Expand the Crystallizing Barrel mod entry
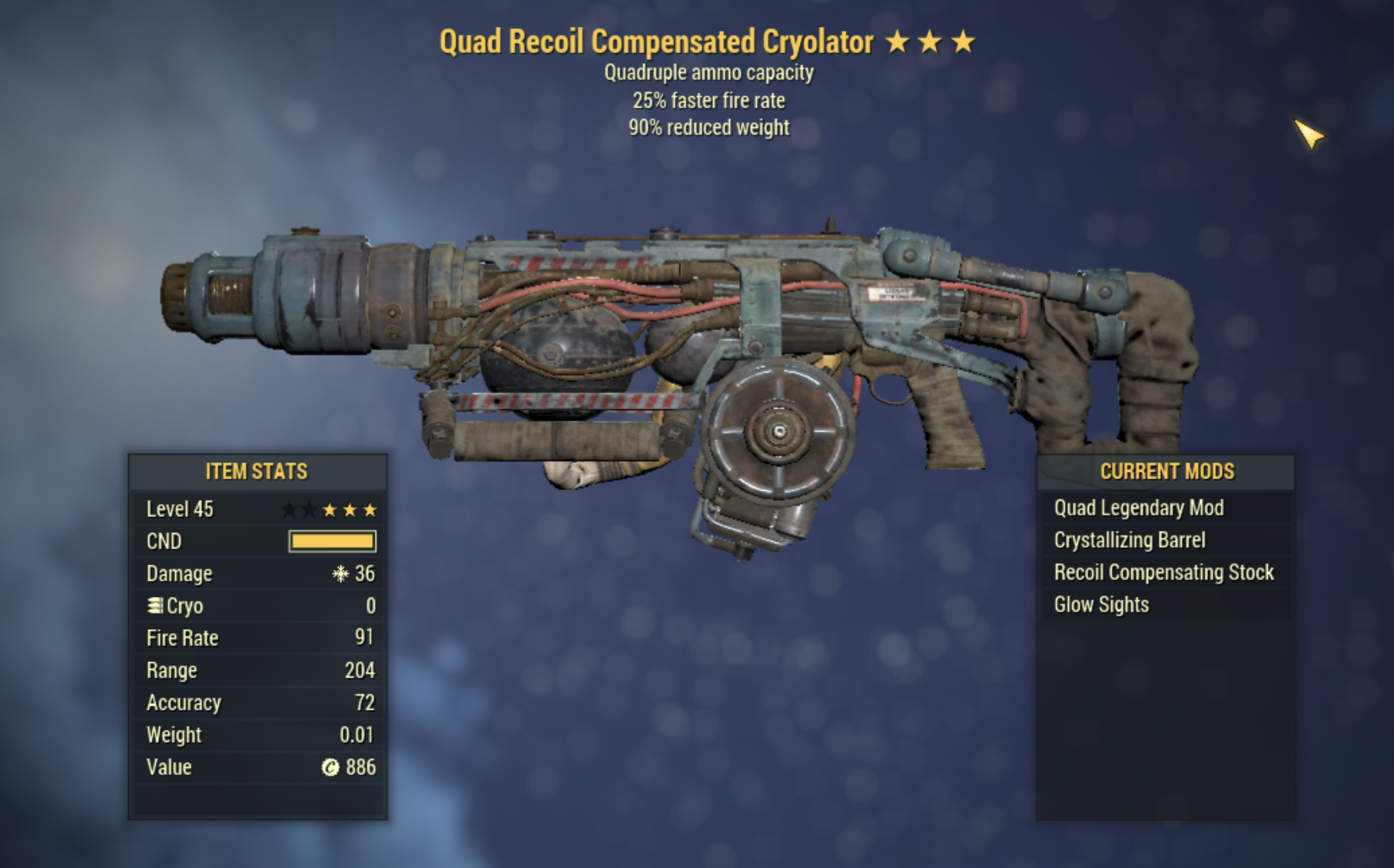Image resolution: width=1394 pixels, height=868 pixels. coord(1131,540)
